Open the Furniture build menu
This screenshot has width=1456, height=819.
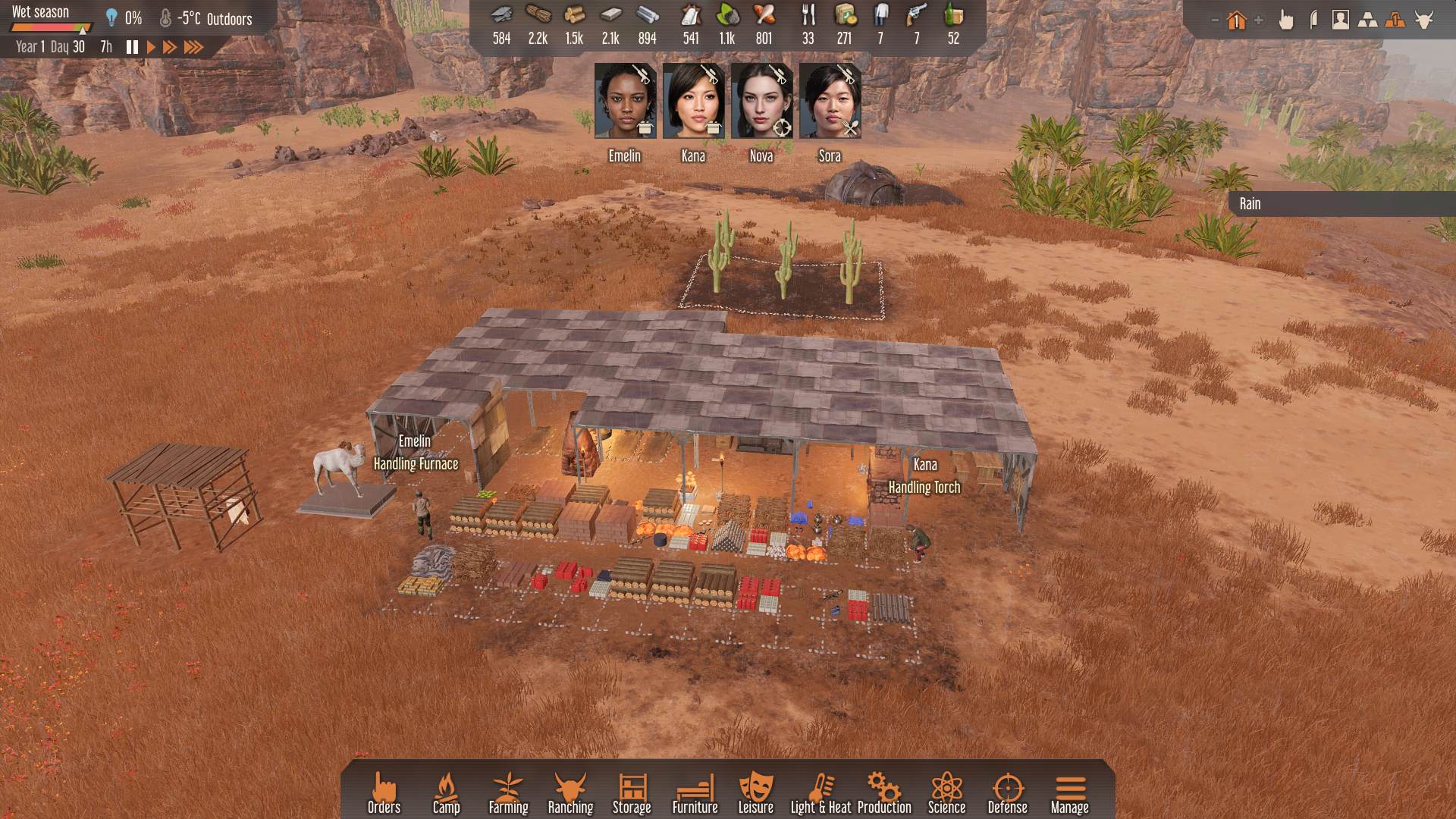[x=695, y=793]
